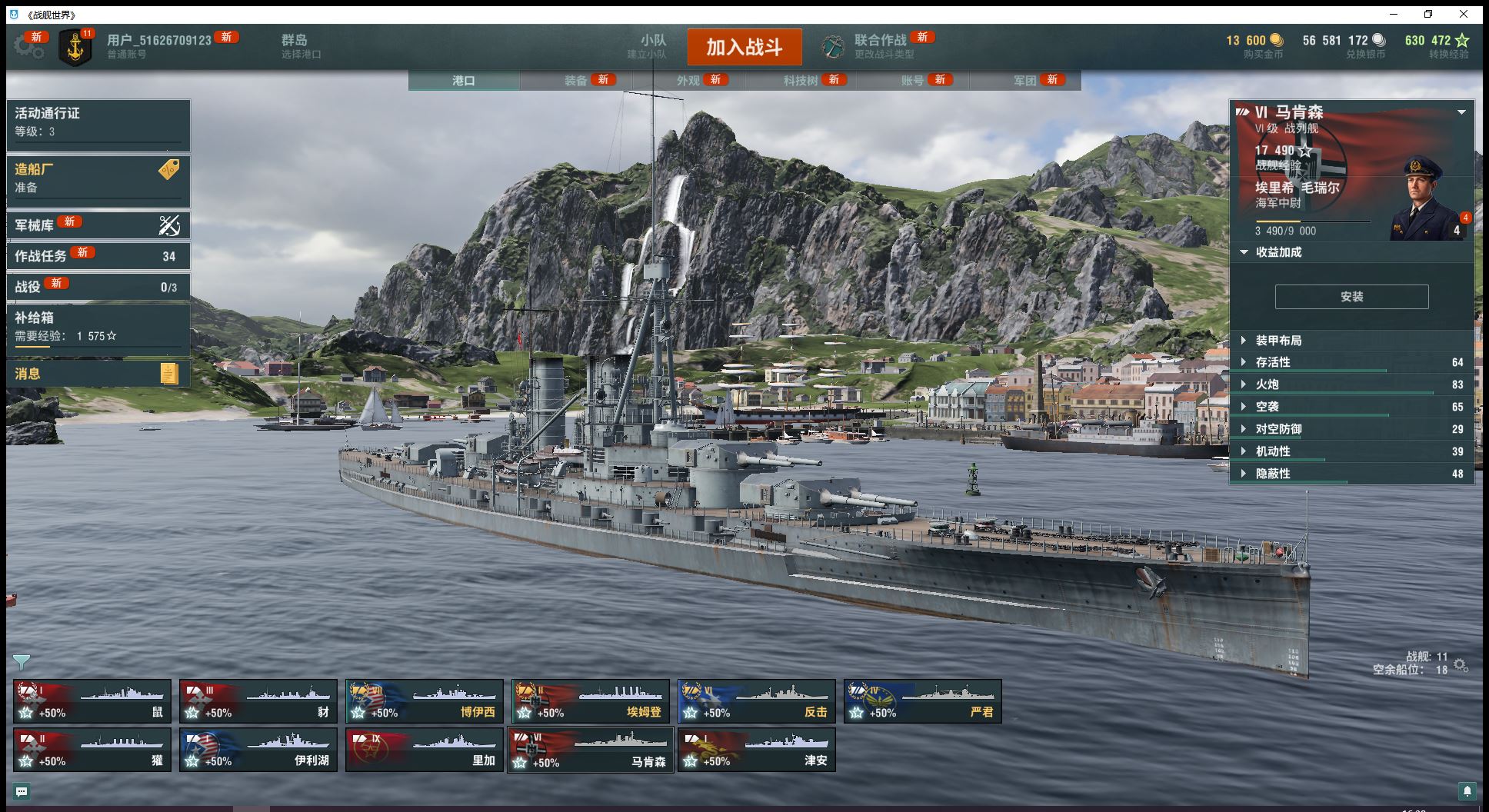Image resolution: width=1489 pixels, height=812 pixels.
Task: Open the ship carousel filter funnel
Action: 22,661
